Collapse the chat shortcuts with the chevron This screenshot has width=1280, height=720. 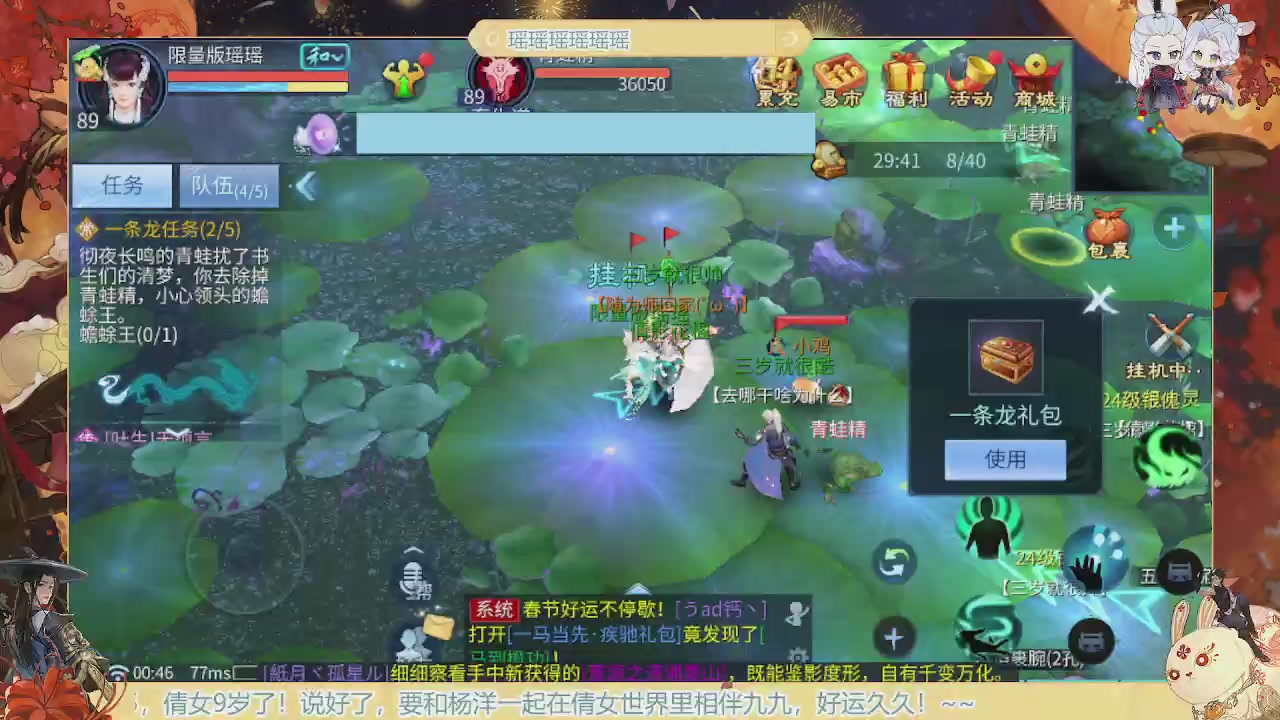pyautogui.click(x=413, y=549)
